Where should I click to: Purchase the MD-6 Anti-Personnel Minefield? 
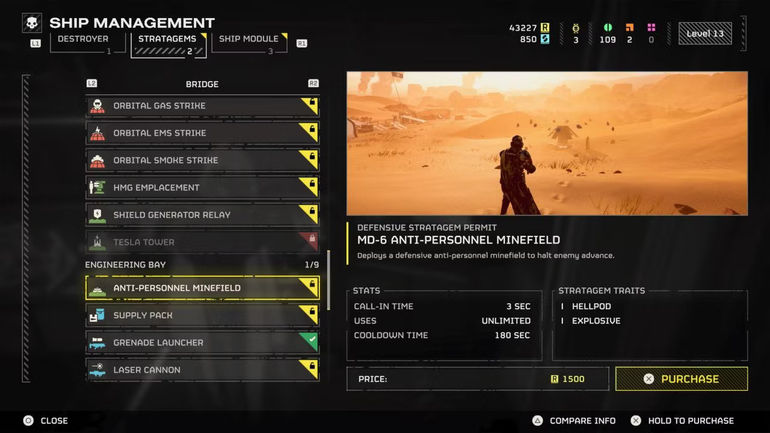(x=681, y=379)
